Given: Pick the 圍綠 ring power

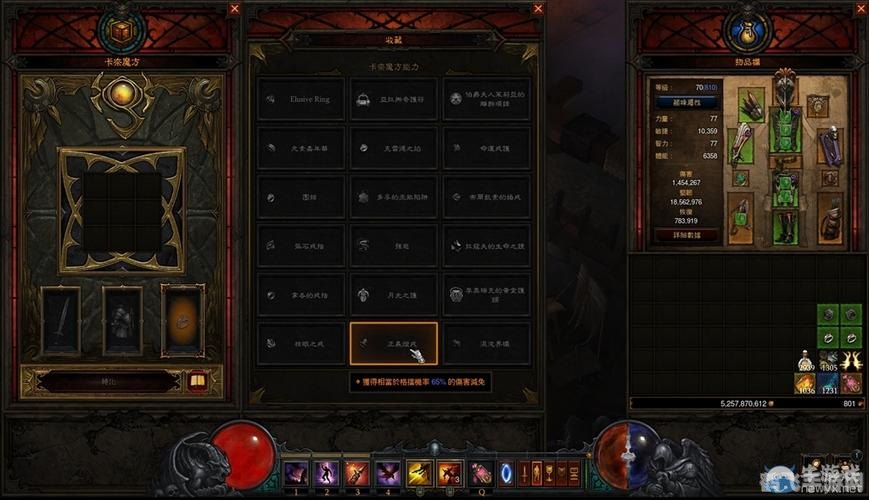Looking at the screenshot, I should 300,197.
